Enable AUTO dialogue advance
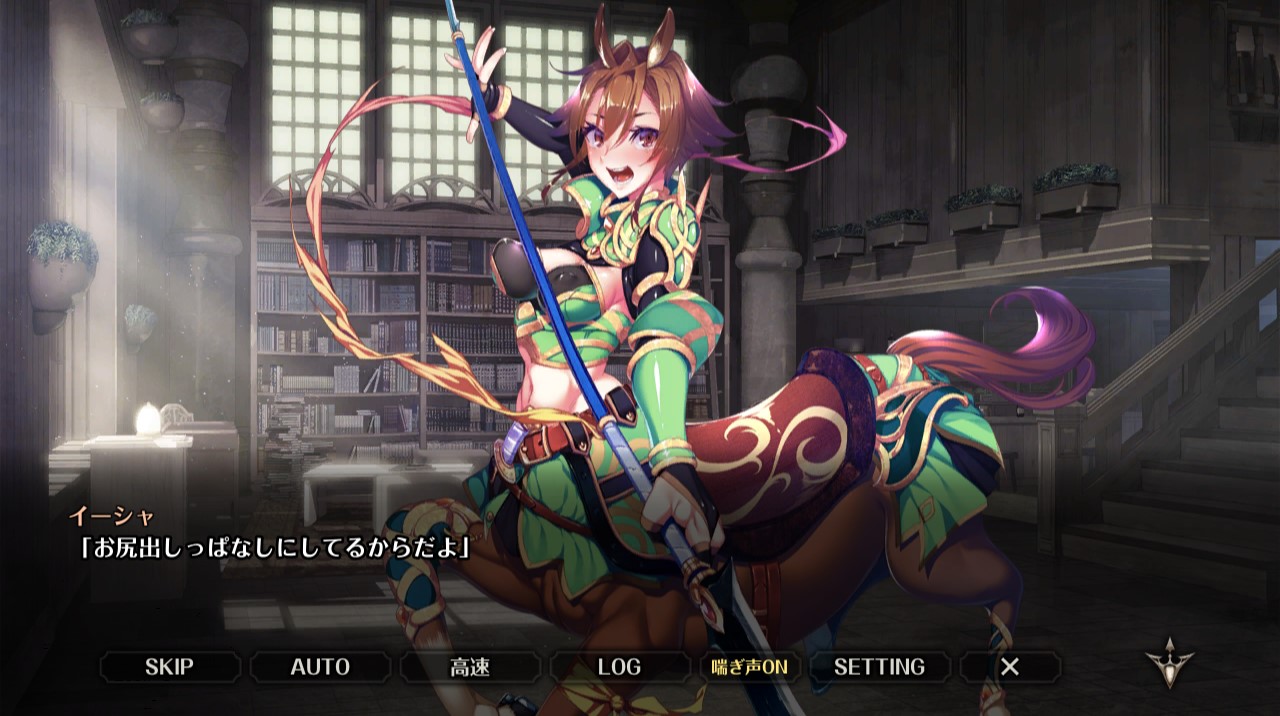 pyautogui.click(x=320, y=667)
